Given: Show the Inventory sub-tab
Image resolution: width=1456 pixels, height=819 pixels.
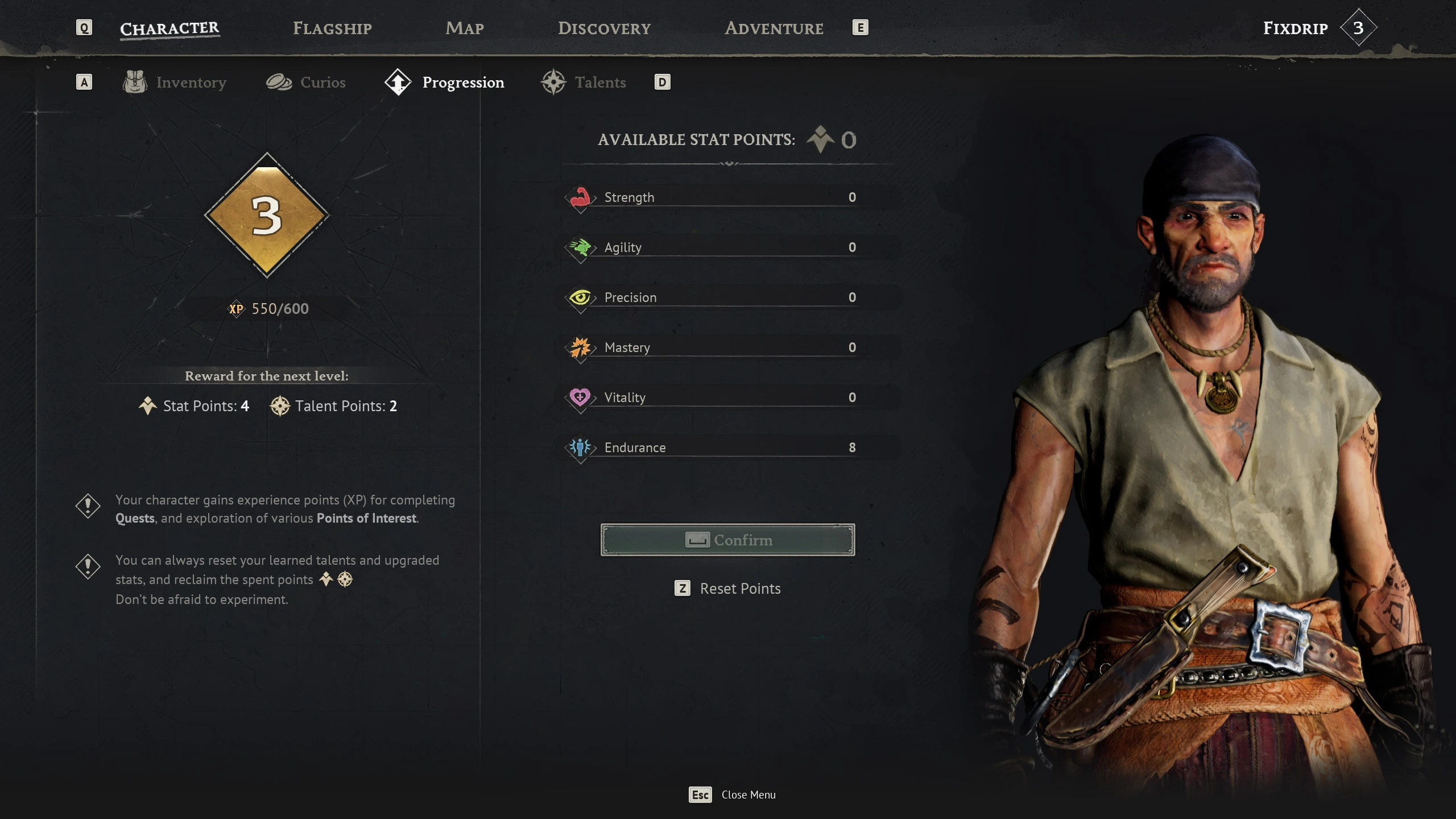Looking at the screenshot, I should pyautogui.click(x=175, y=82).
